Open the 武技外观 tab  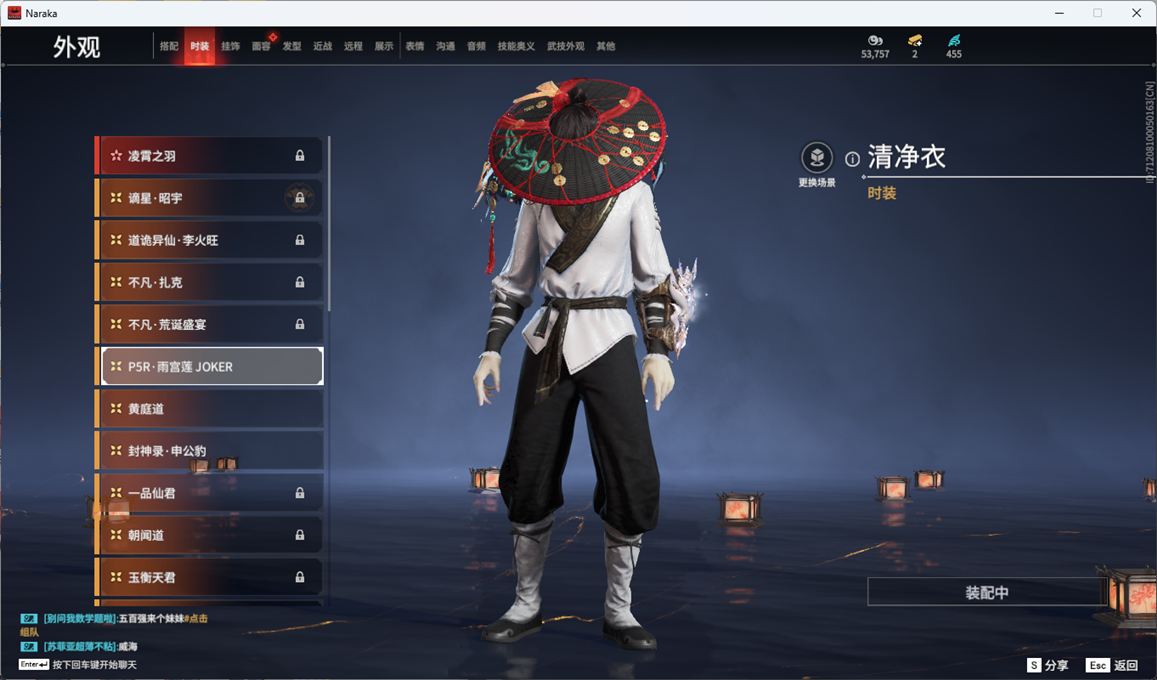(x=565, y=46)
